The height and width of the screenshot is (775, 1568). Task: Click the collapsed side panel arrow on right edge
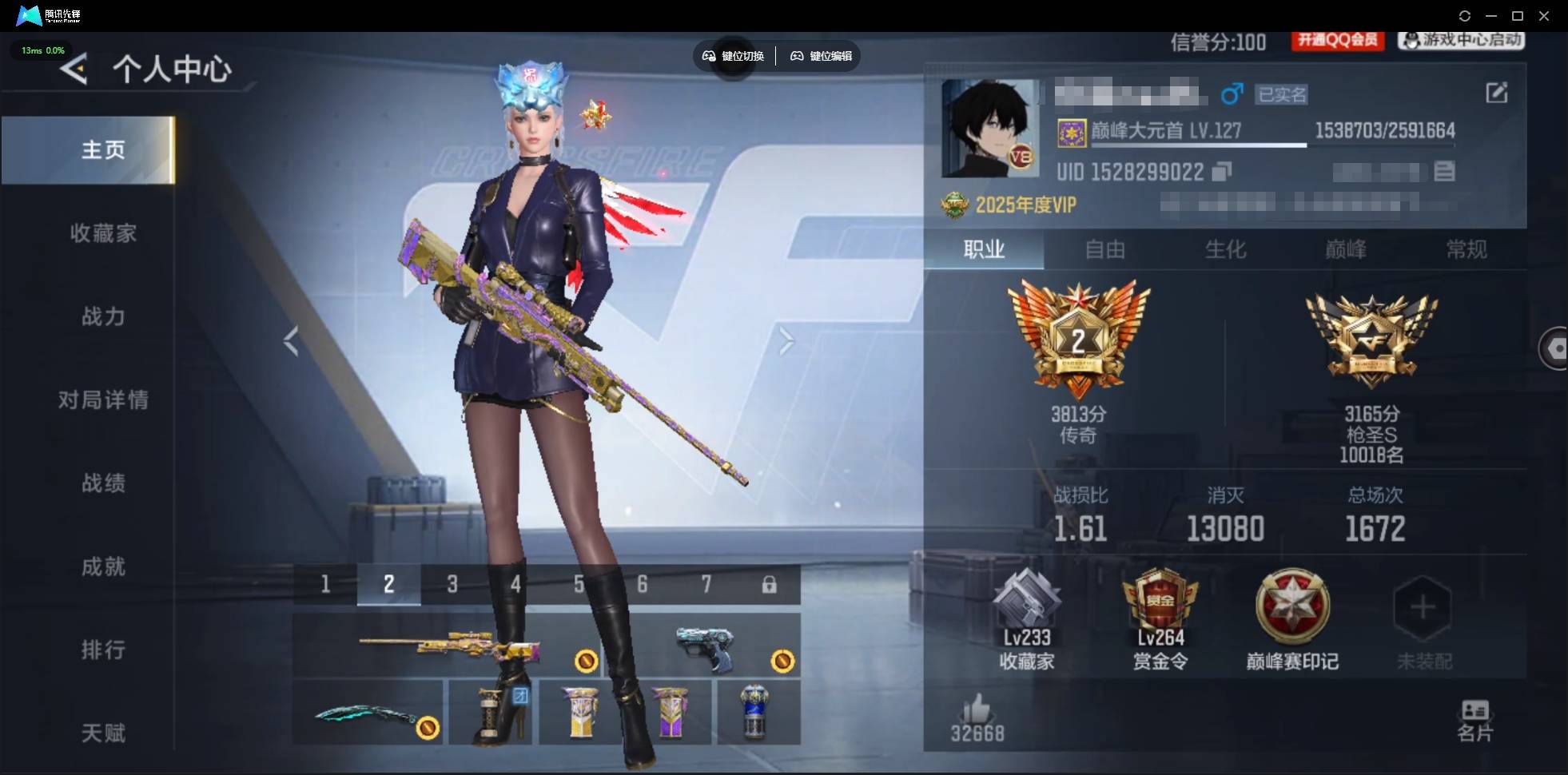coord(1558,349)
